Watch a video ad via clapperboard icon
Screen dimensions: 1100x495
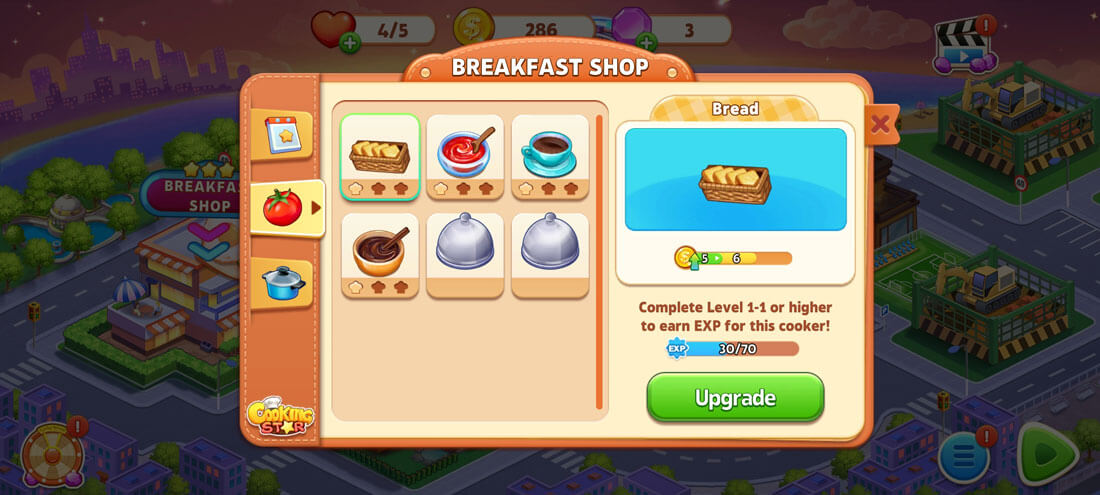click(961, 46)
